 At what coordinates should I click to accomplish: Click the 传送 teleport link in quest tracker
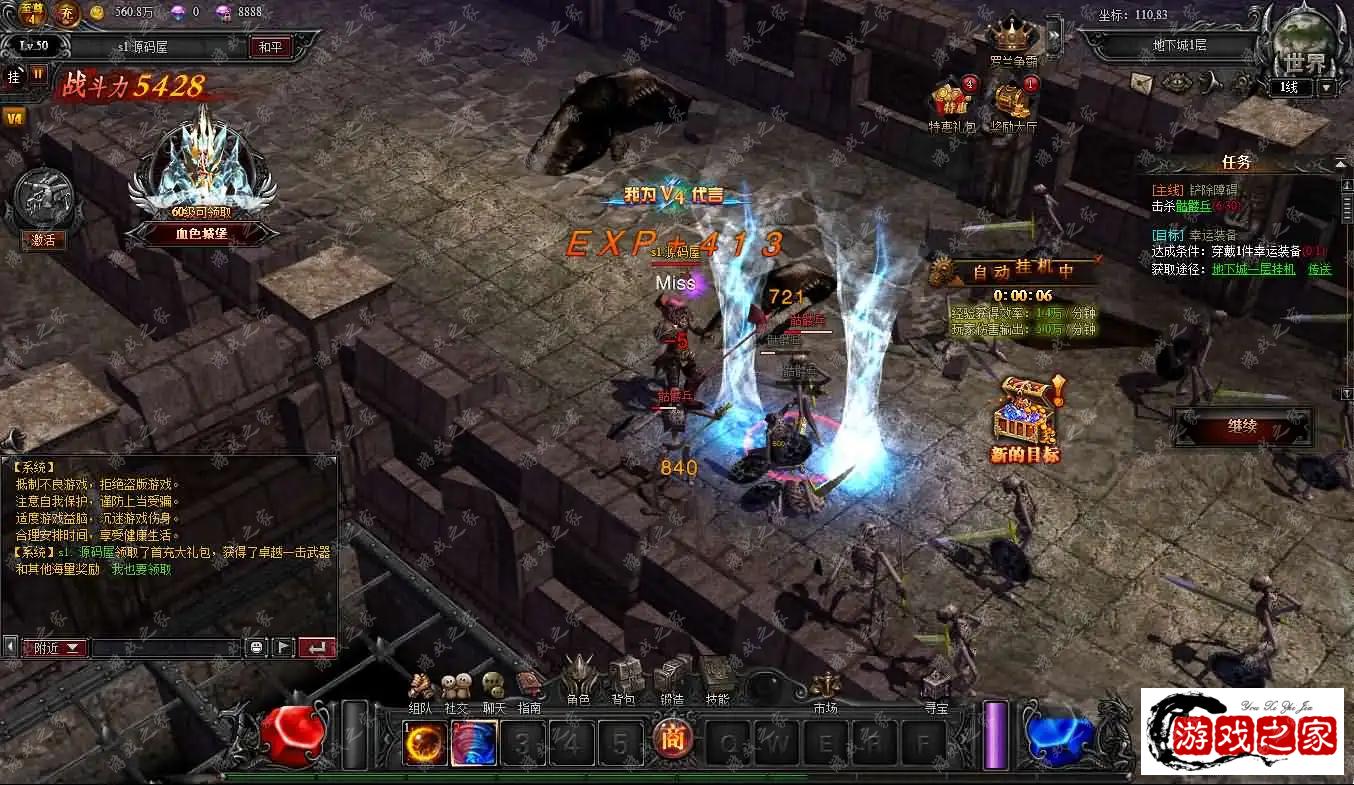click(1319, 269)
